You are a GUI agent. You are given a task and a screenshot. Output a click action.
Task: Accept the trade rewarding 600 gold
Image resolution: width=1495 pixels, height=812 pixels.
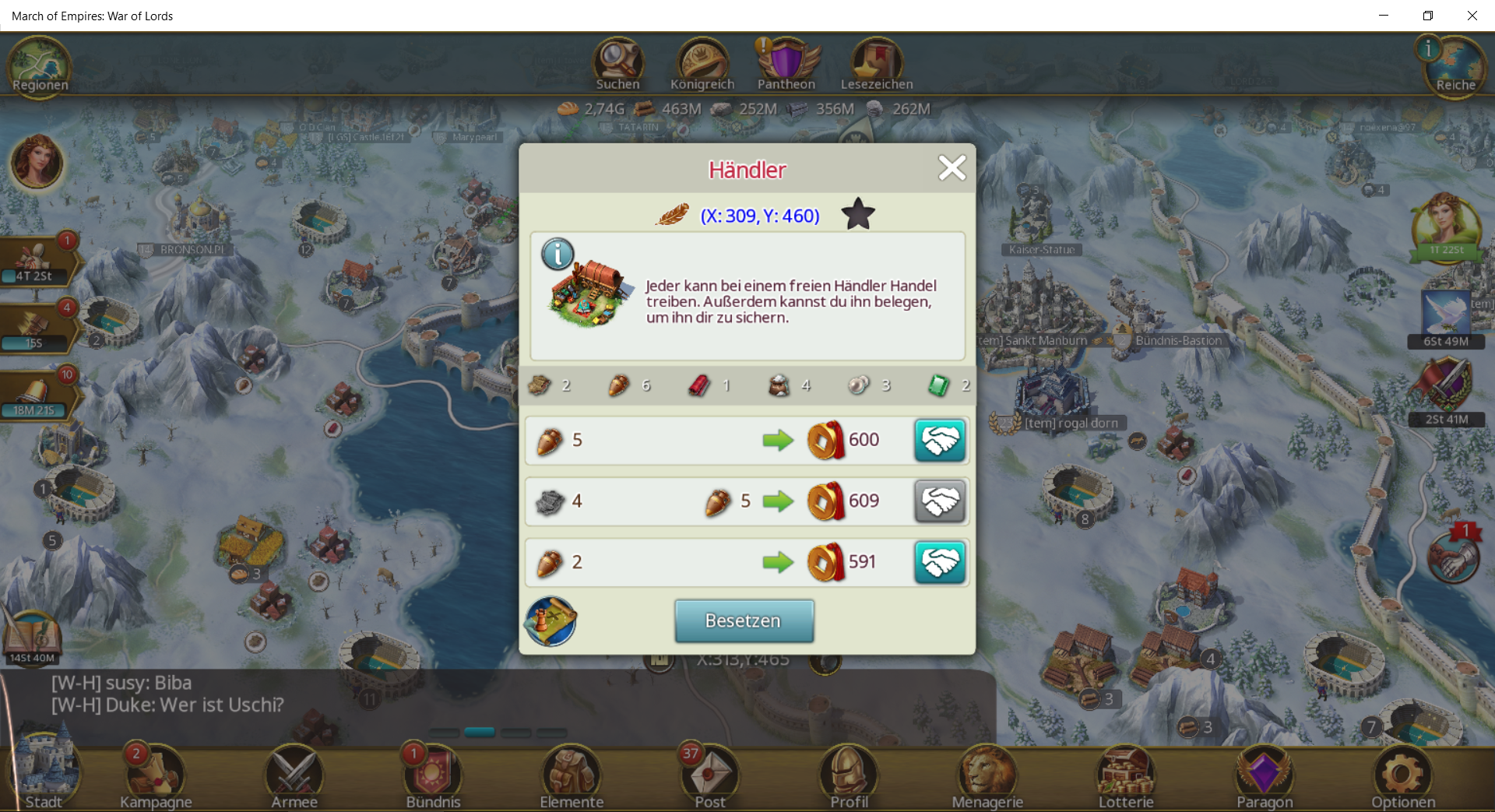[x=940, y=440]
